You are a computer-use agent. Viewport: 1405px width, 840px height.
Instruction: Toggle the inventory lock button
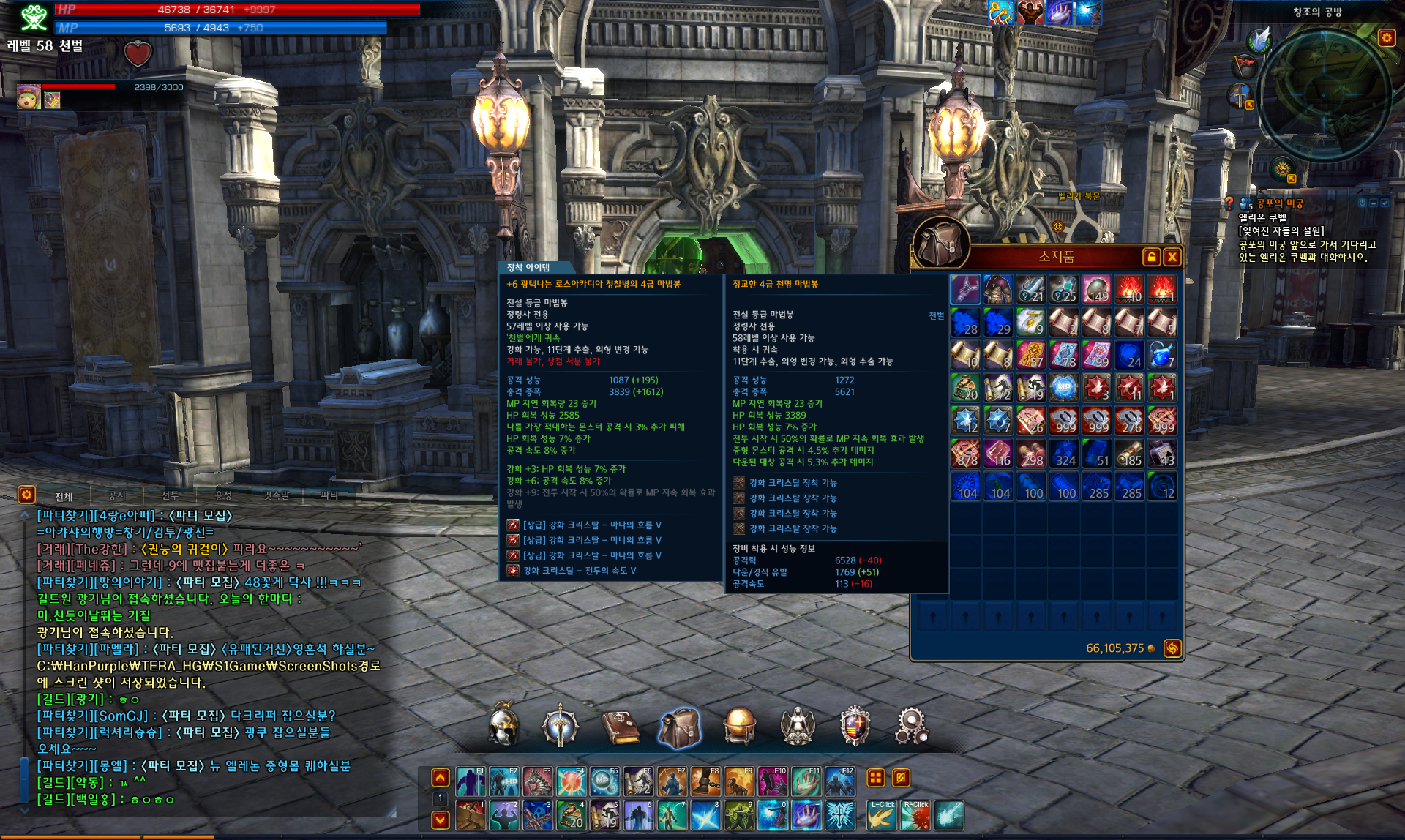[1151, 257]
